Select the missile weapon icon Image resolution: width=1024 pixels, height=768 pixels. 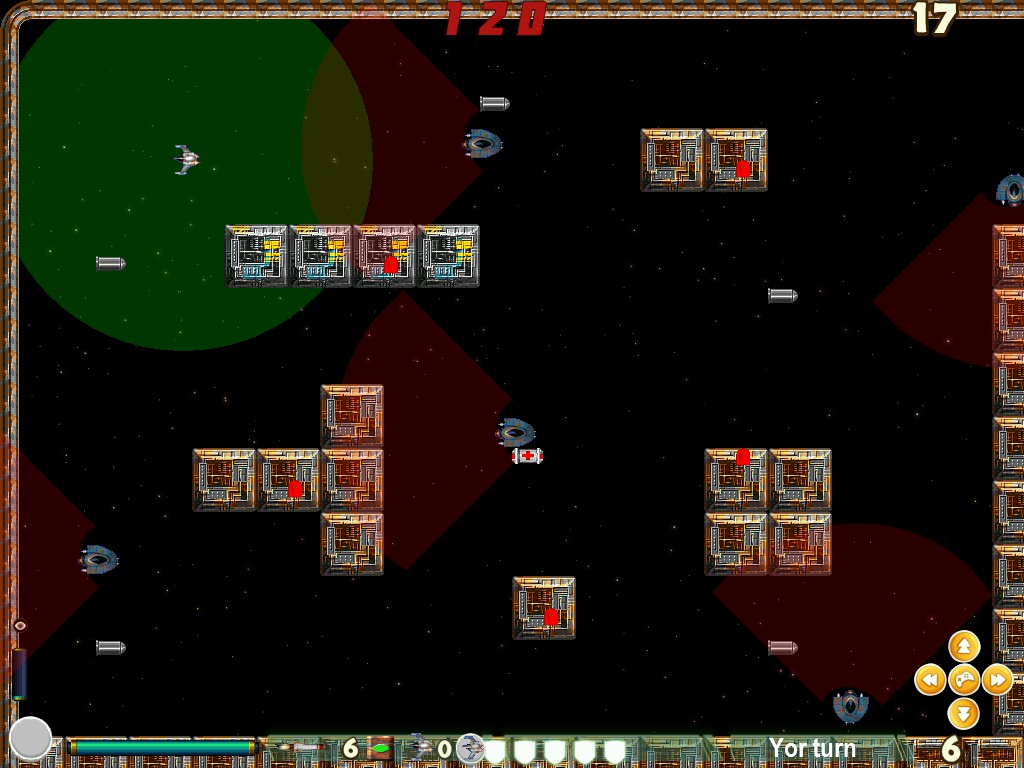pos(298,748)
